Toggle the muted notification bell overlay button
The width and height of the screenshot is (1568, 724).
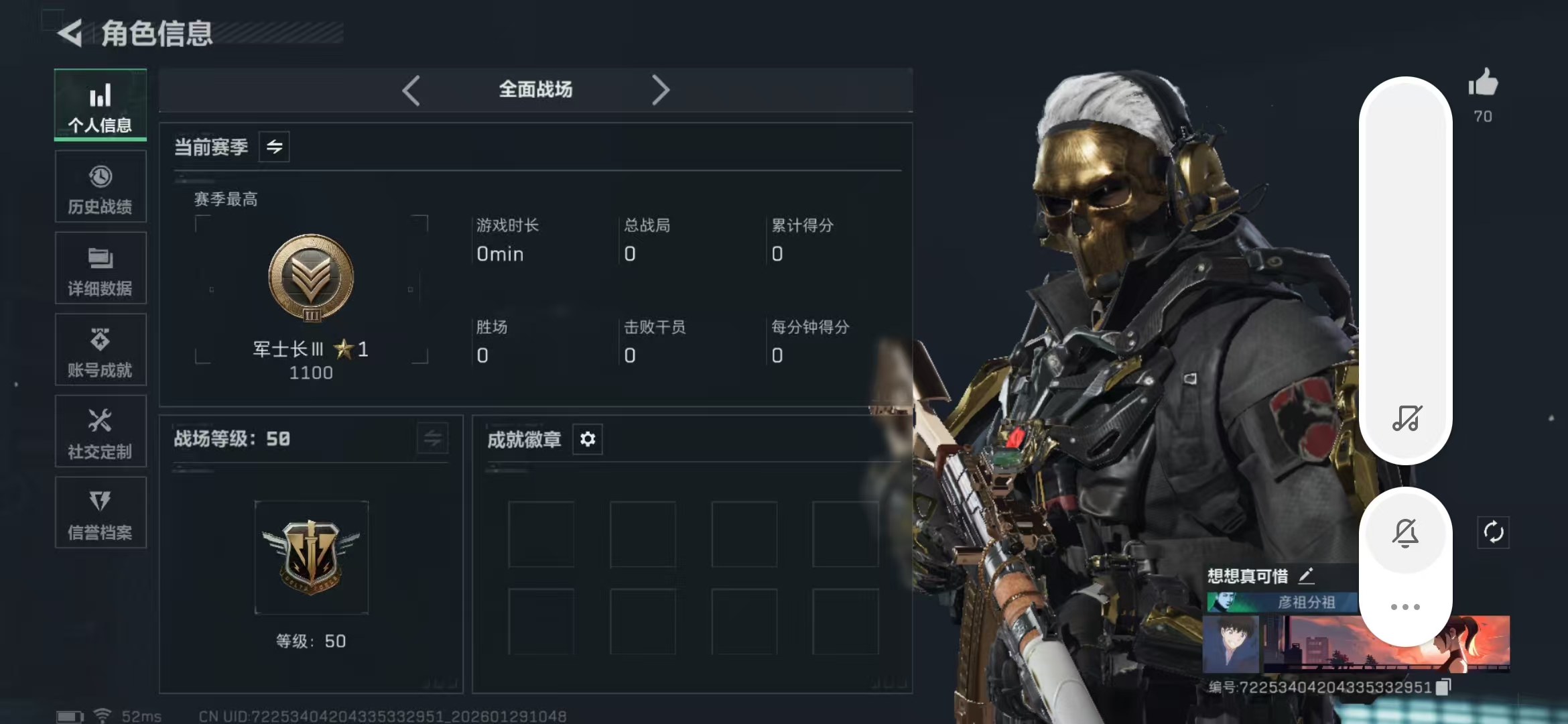pyautogui.click(x=1405, y=534)
